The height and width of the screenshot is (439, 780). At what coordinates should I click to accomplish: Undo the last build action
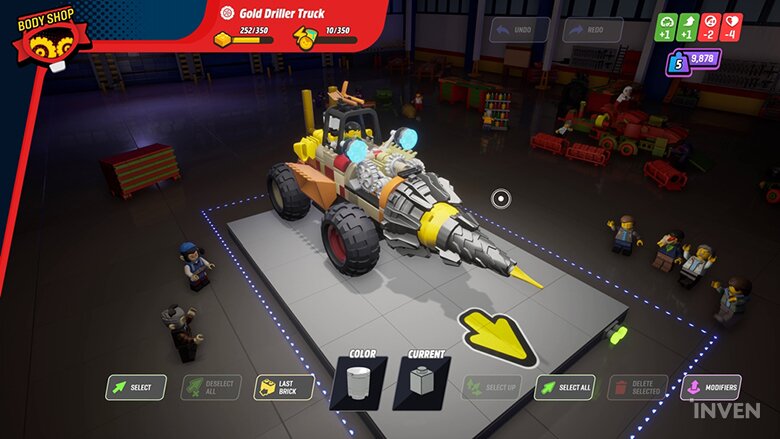pos(520,30)
